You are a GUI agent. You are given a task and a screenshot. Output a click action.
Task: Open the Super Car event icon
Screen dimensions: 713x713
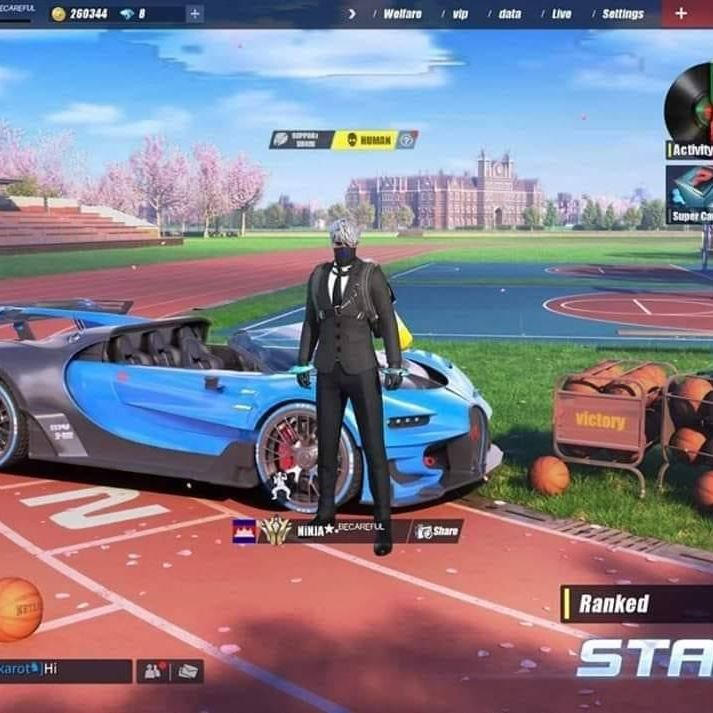coord(690,195)
